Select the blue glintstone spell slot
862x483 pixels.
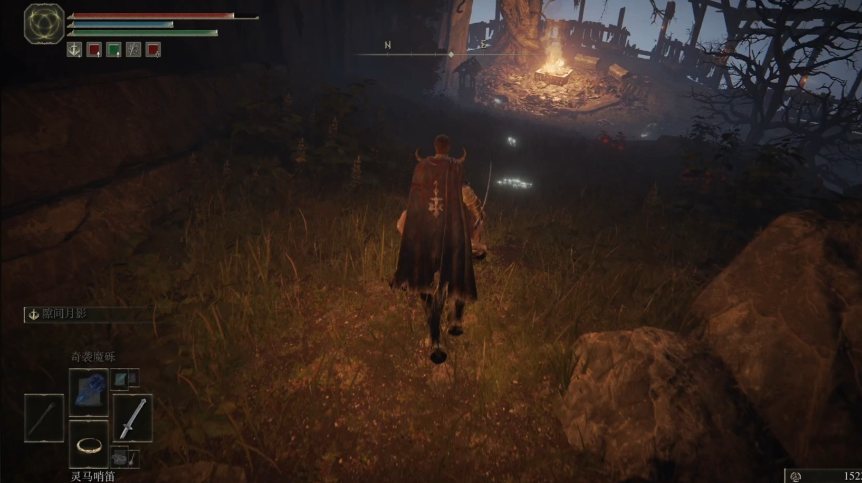[88, 390]
